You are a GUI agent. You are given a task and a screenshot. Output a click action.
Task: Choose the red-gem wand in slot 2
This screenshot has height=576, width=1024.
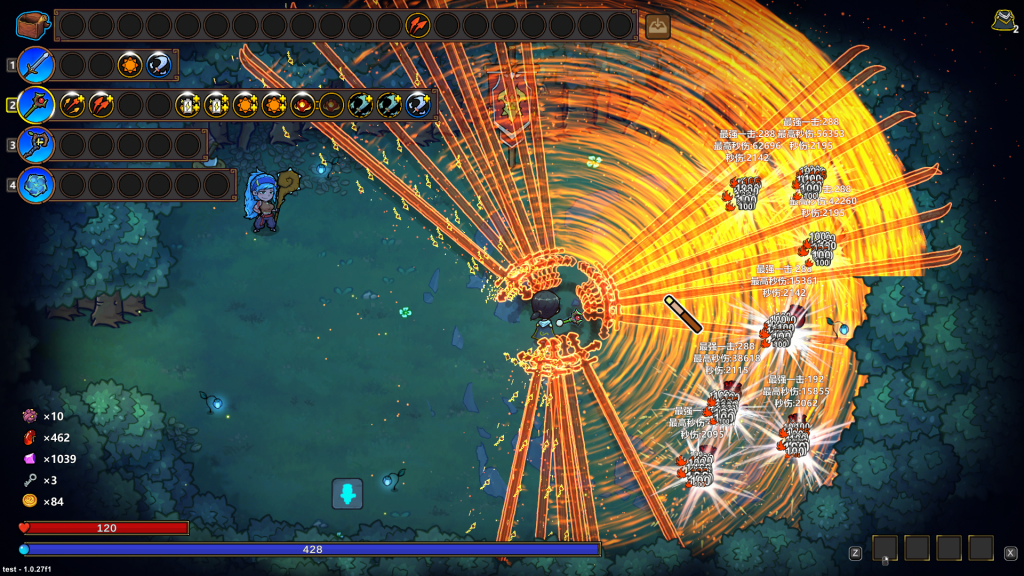pyautogui.click(x=35, y=105)
